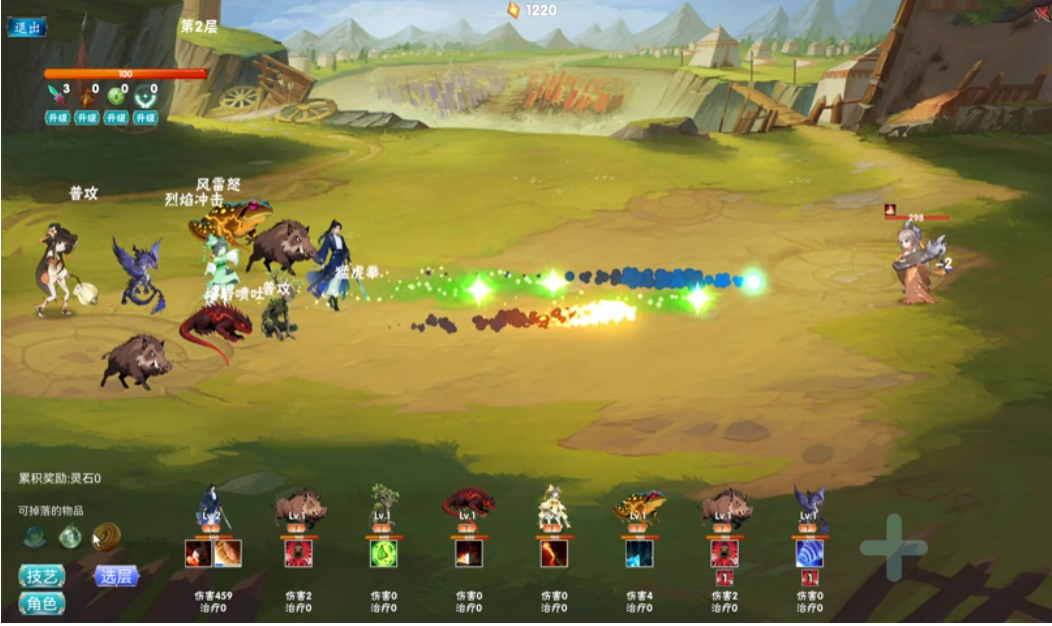Close the window with the top-right X
Viewport: 1052px width, 626px height.
[x=1041, y=13]
